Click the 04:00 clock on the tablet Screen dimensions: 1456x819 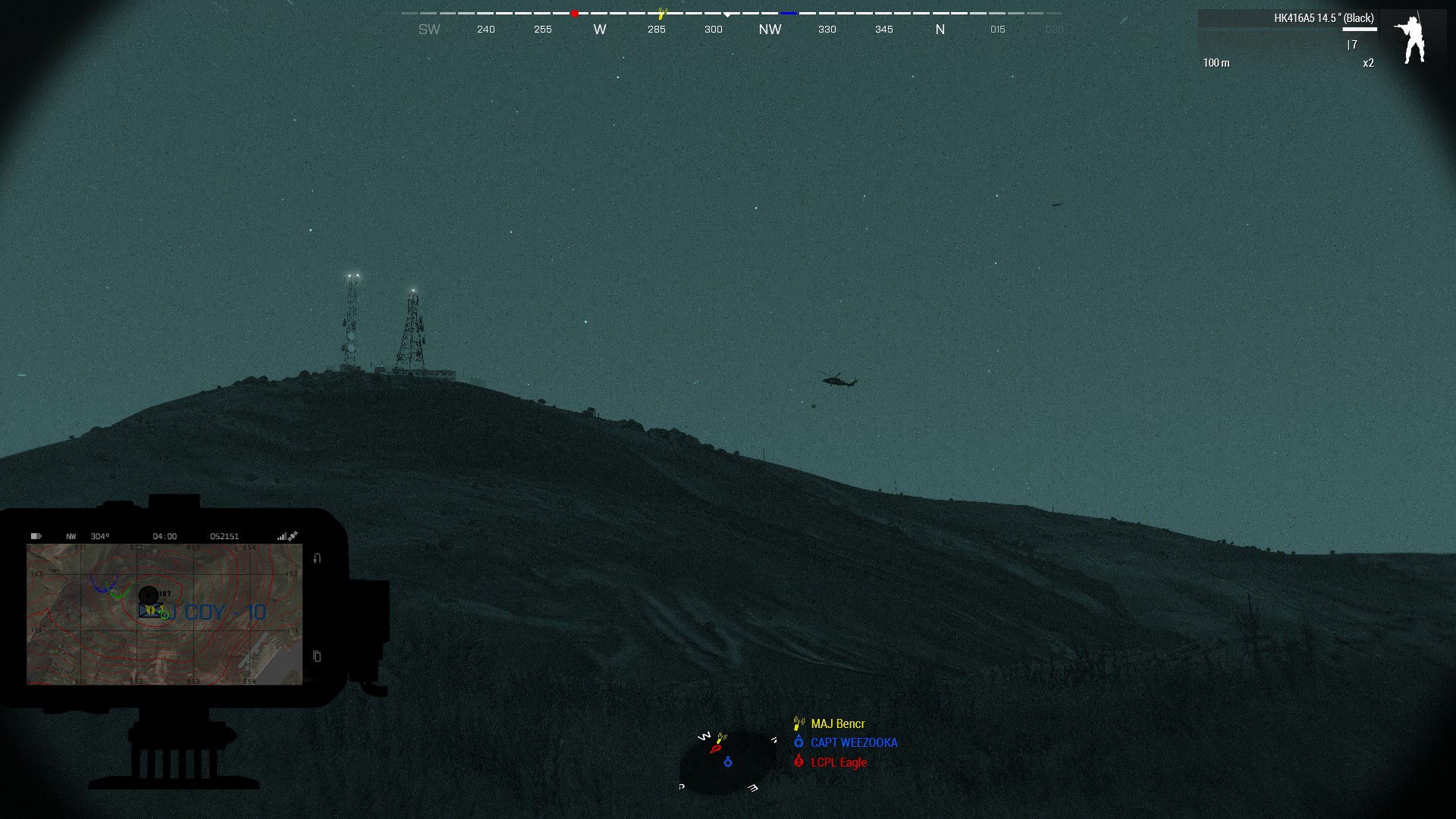pos(165,536)
